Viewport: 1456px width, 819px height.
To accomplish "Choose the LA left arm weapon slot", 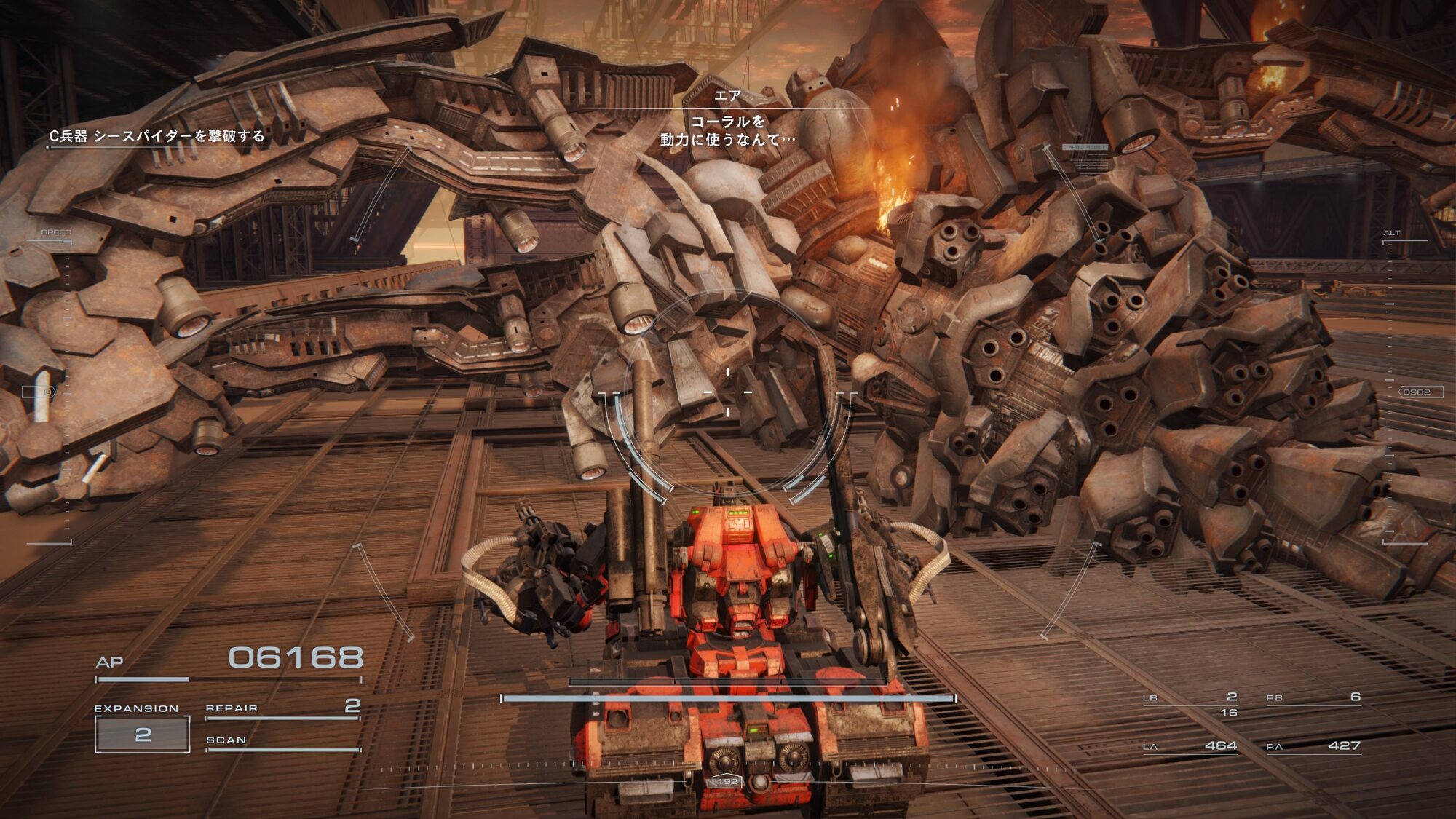I will (x=1190, y=746).
